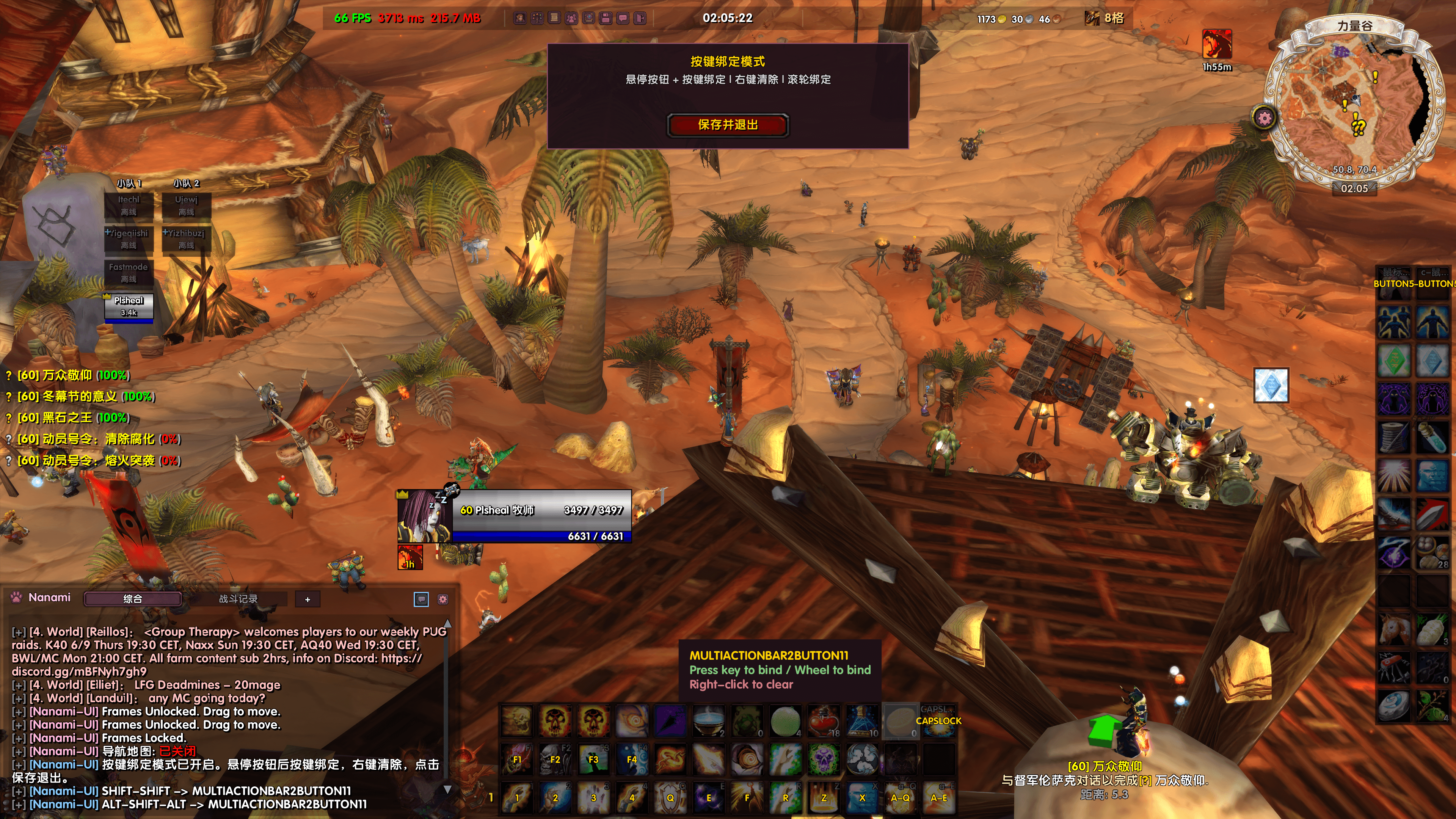
Task: Activate the spell bound to the F2 skull icon
Action: point(554,759)
